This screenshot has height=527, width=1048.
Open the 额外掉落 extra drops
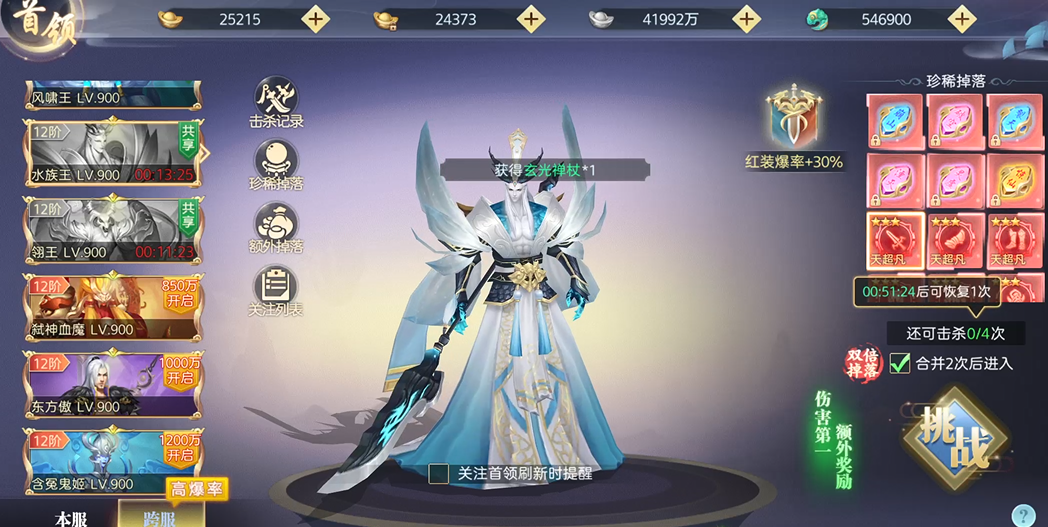[276, 227]
